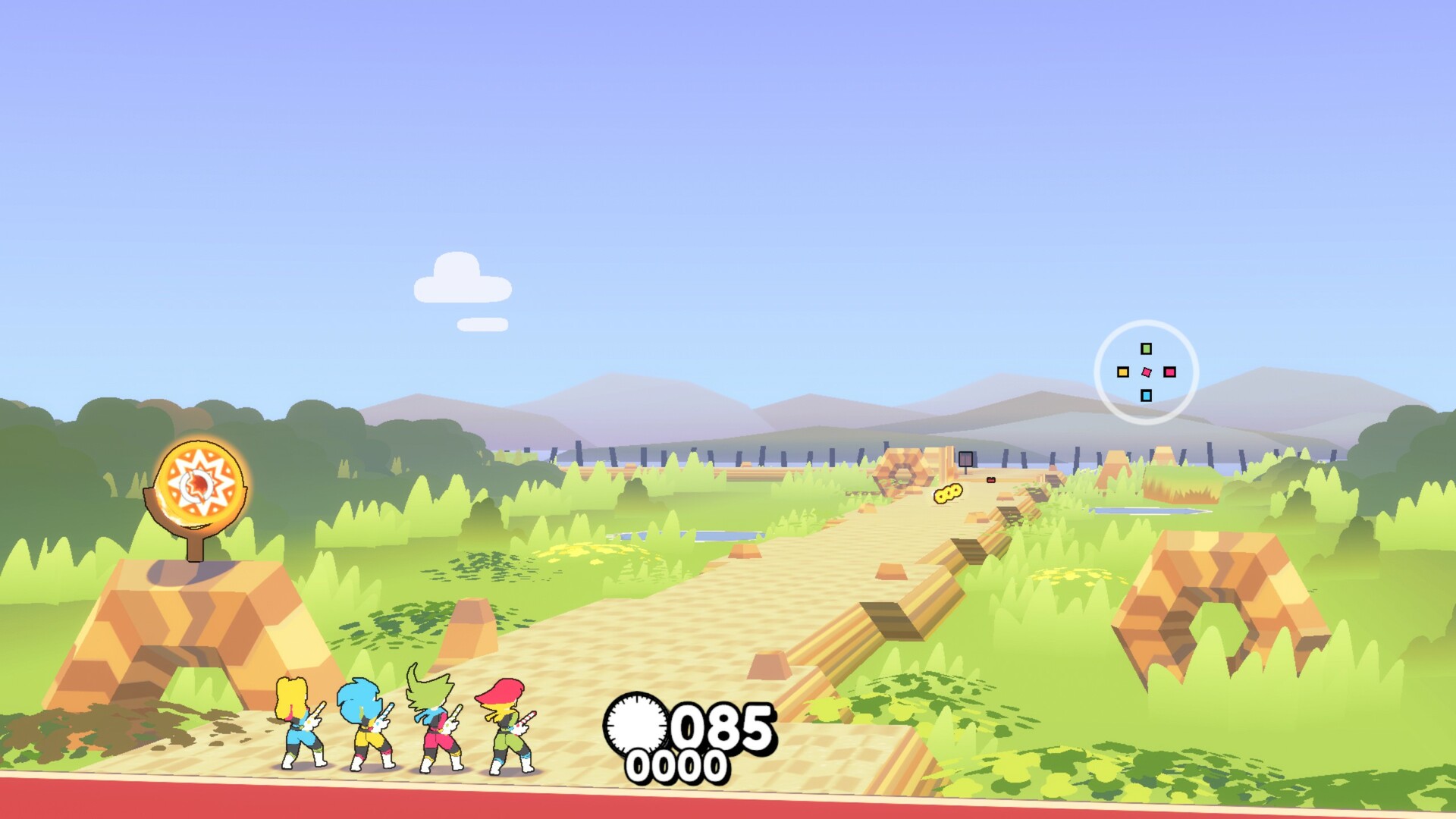Click the blue square on the compass indicator
Screen dimensions: 1456x819
tap(1145, 396)
